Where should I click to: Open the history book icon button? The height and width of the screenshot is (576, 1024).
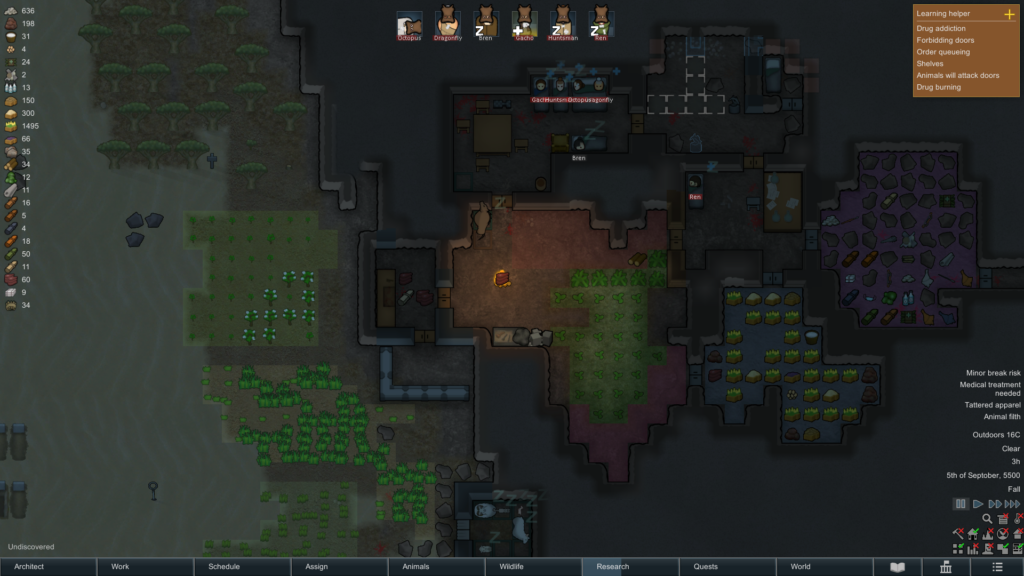[x=897, y=567]
